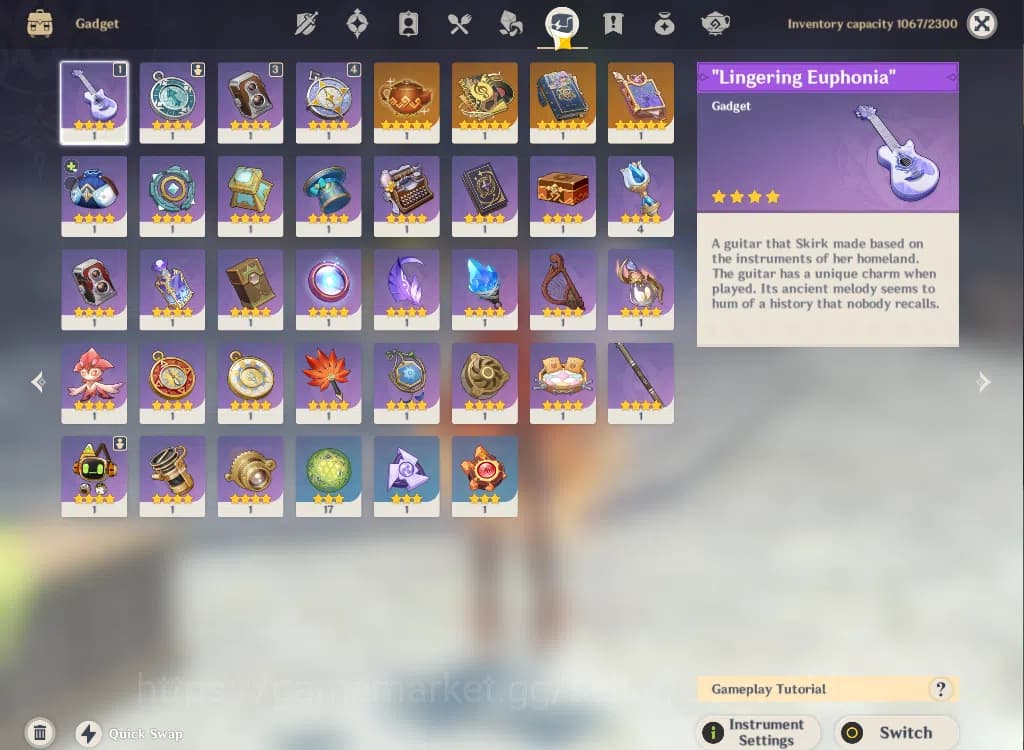Go to the next inventory page arrow
The width and height of the screenshot is (1024, 750).
click(984, 381)
